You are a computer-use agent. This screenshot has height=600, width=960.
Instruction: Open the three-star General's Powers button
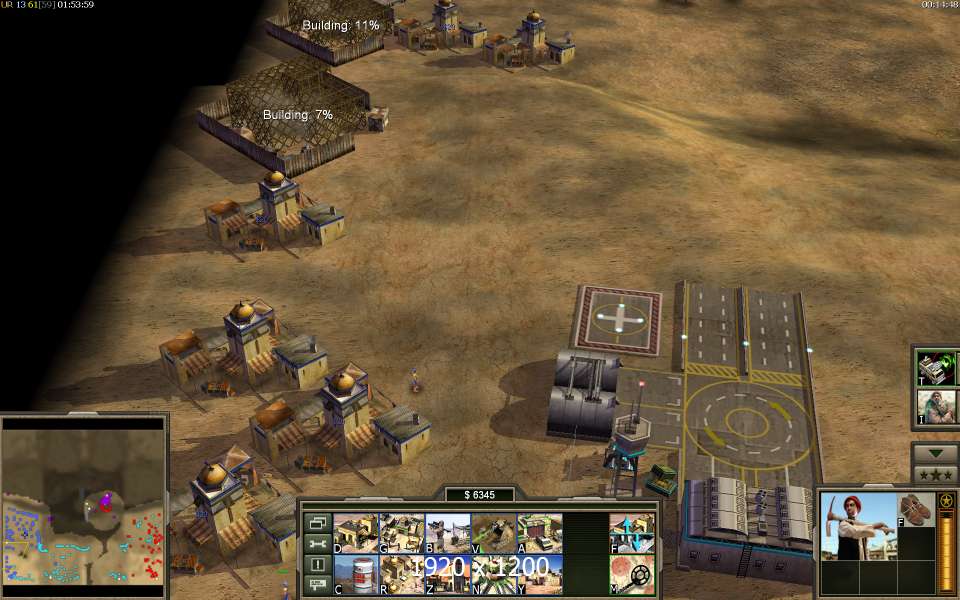936,474
